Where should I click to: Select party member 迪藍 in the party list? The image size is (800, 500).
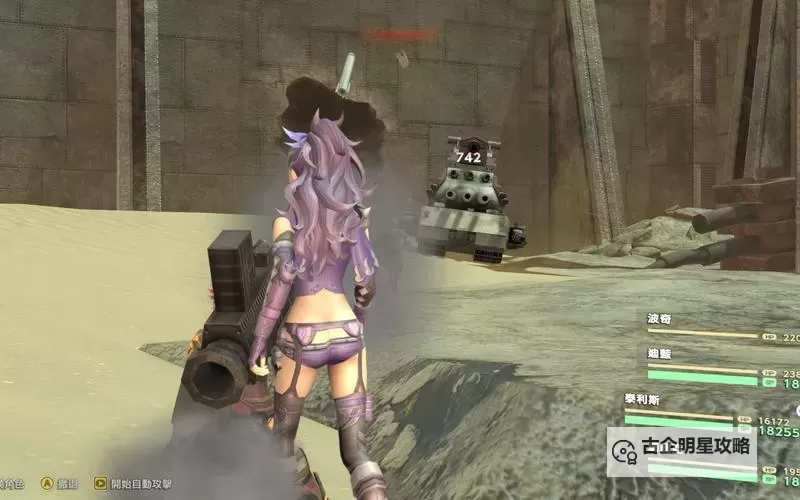[x=660, y=354]
